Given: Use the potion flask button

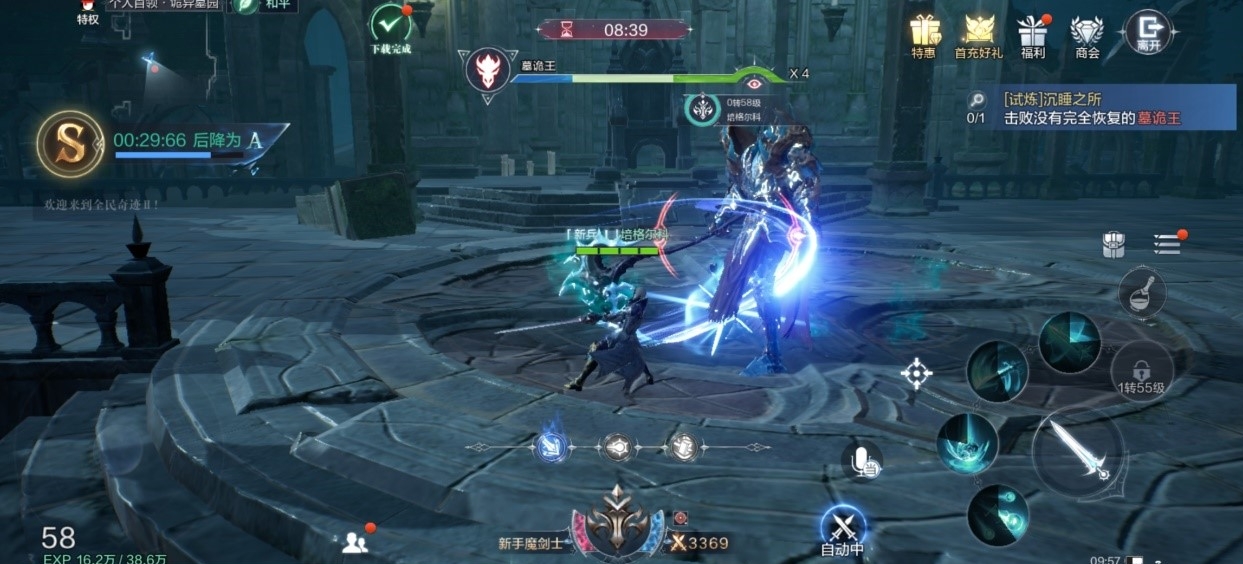Looking at the screenshot, I should click(x=1141, y=292).
